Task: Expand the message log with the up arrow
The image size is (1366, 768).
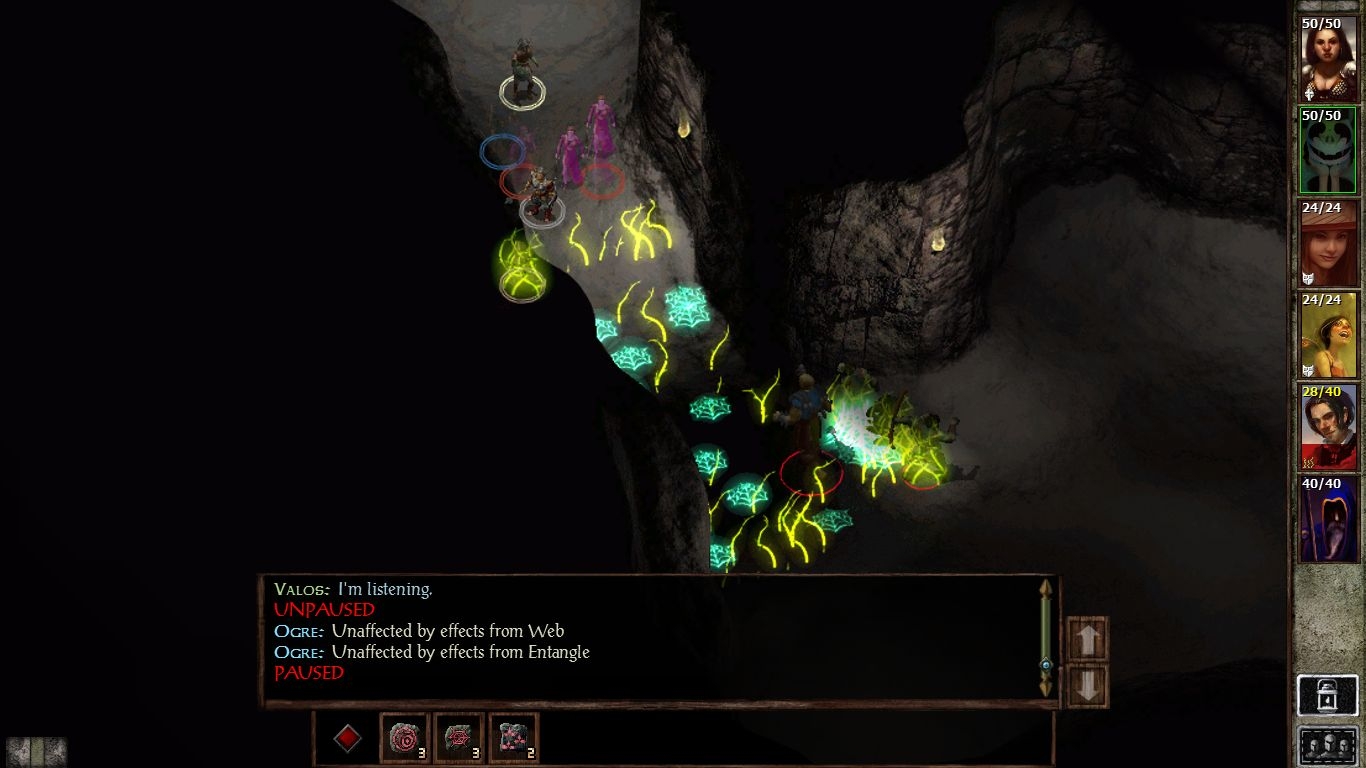Action: [1087, 639]
